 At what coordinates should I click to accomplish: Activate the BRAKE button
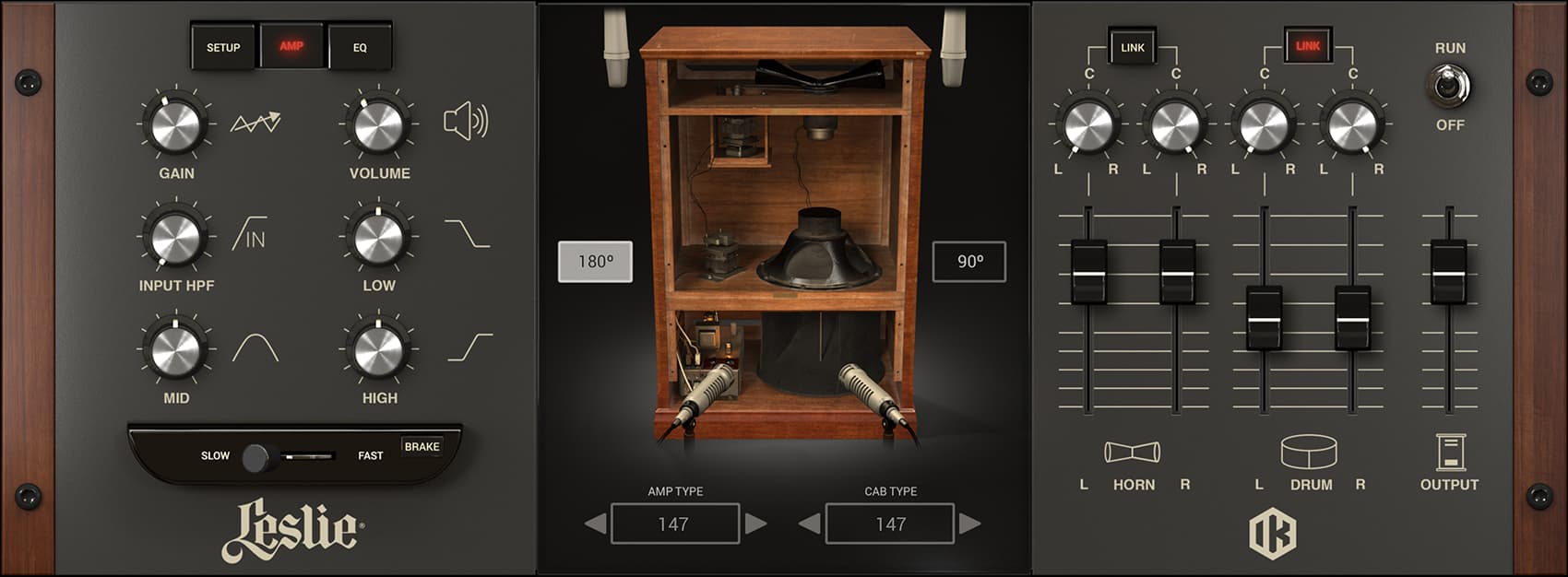click(x=422, y=447)
